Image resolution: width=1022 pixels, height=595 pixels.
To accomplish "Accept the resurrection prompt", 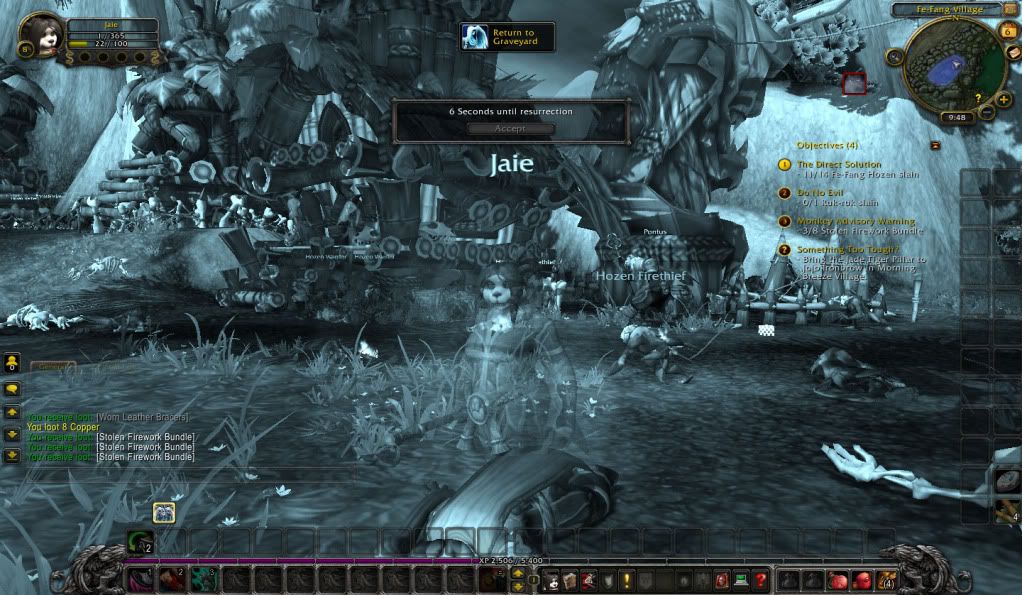I will pos(510,129).
